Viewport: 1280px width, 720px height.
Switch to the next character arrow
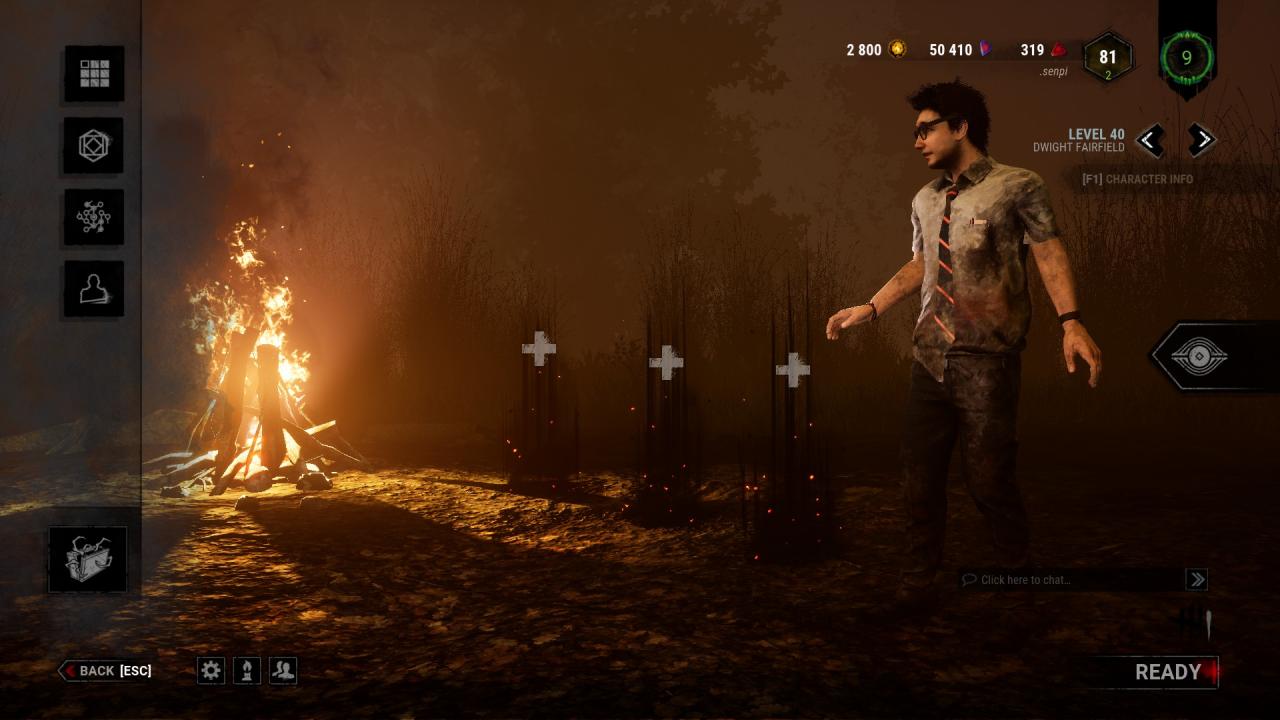coord(1201,140)
